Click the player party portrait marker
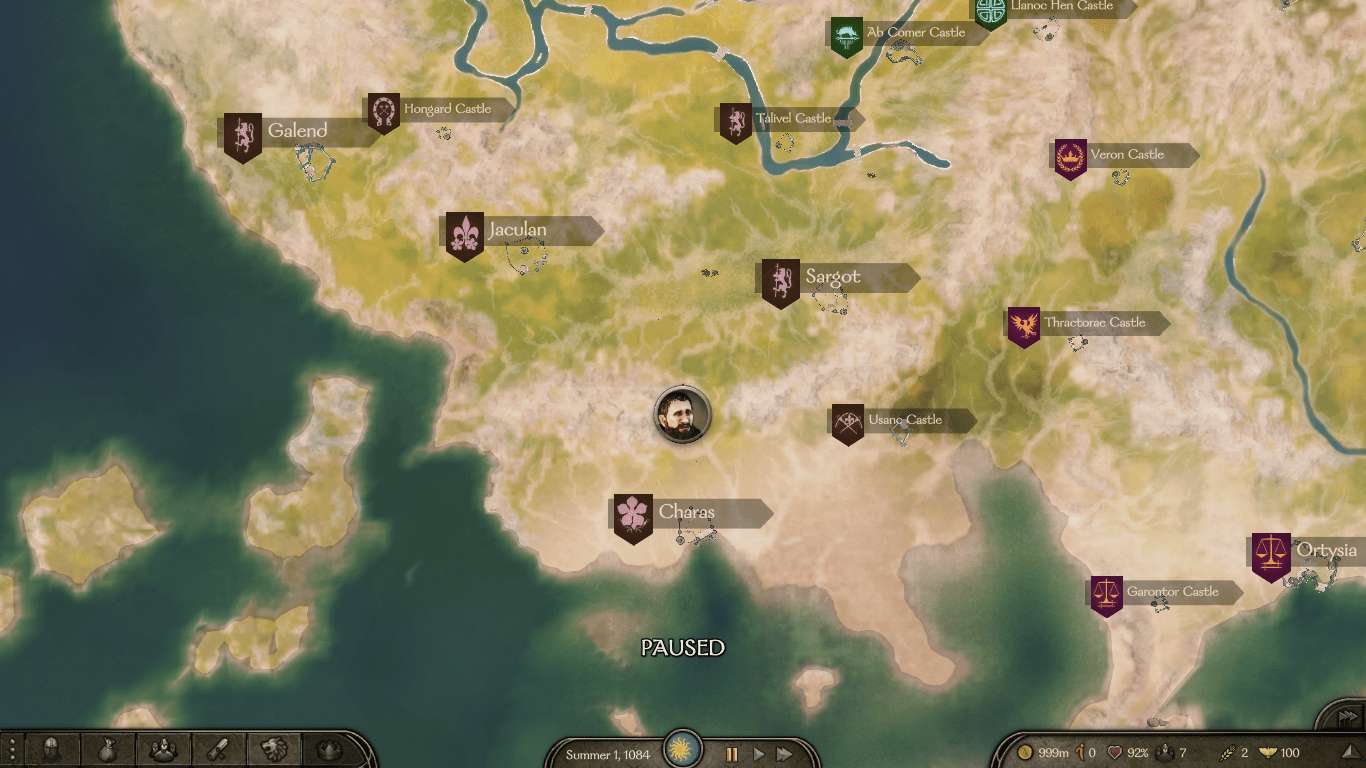The width and height of the screenshot is (1366, 768). click(683, 415)
